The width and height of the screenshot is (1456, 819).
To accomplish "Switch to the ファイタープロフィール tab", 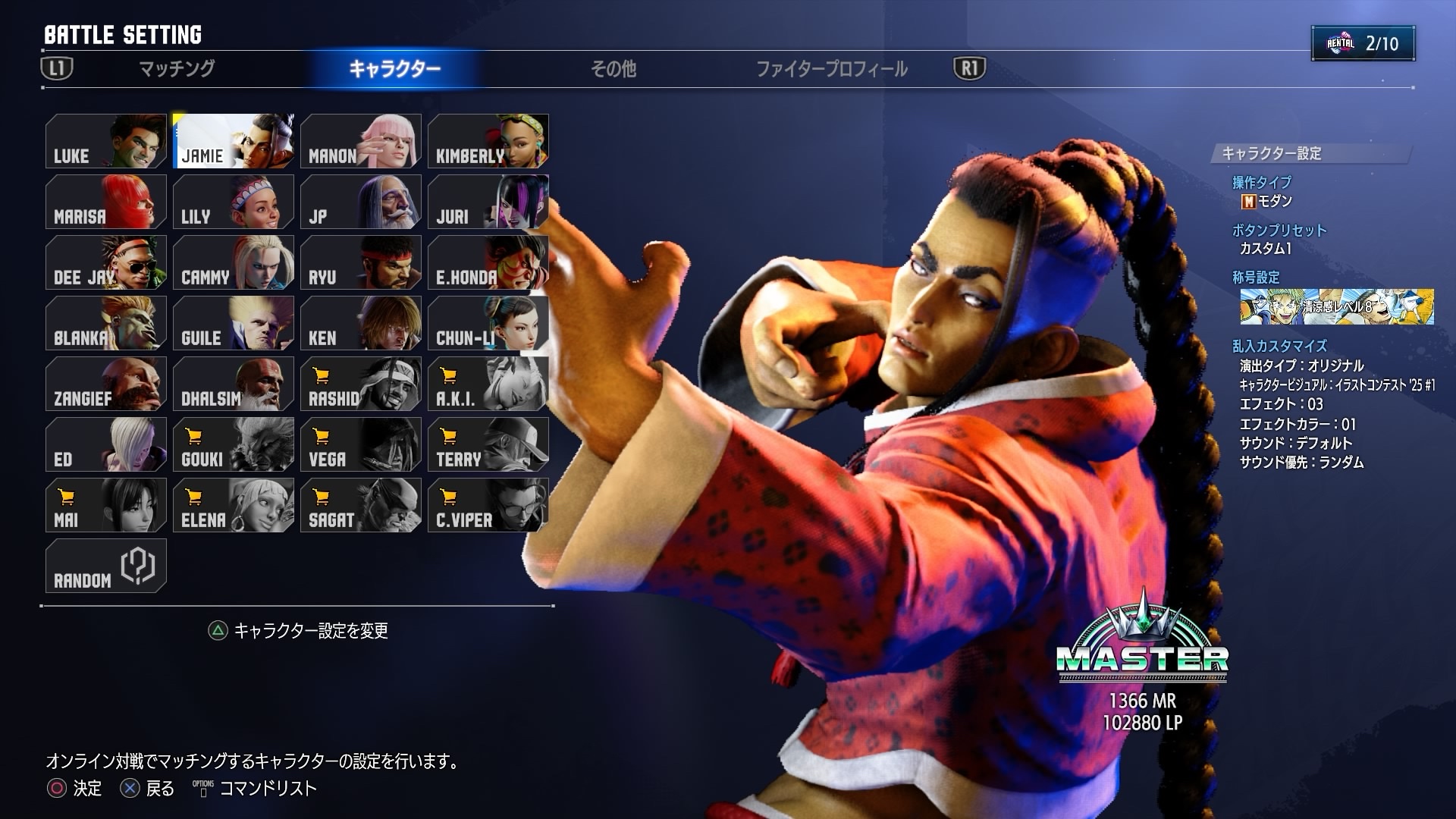I will coord(831,69).
